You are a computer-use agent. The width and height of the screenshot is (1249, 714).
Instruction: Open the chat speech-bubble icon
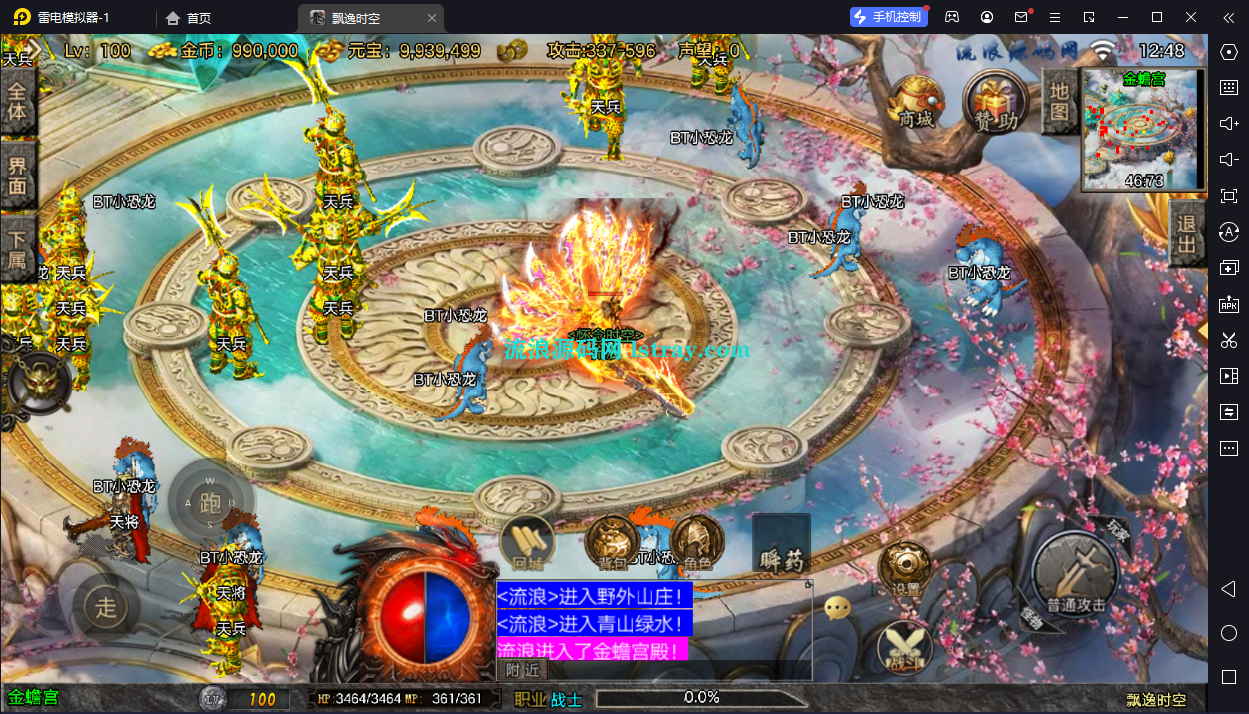click(x=837, y=607)
